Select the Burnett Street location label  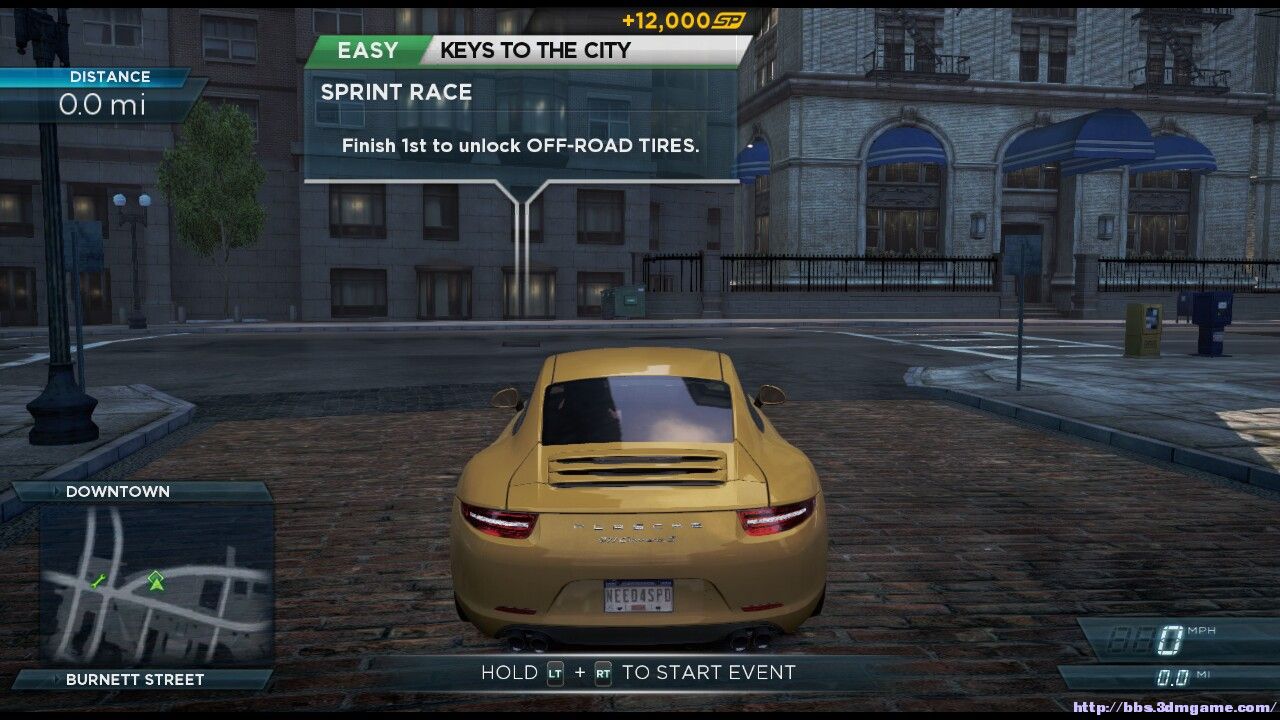click(135, 680)
